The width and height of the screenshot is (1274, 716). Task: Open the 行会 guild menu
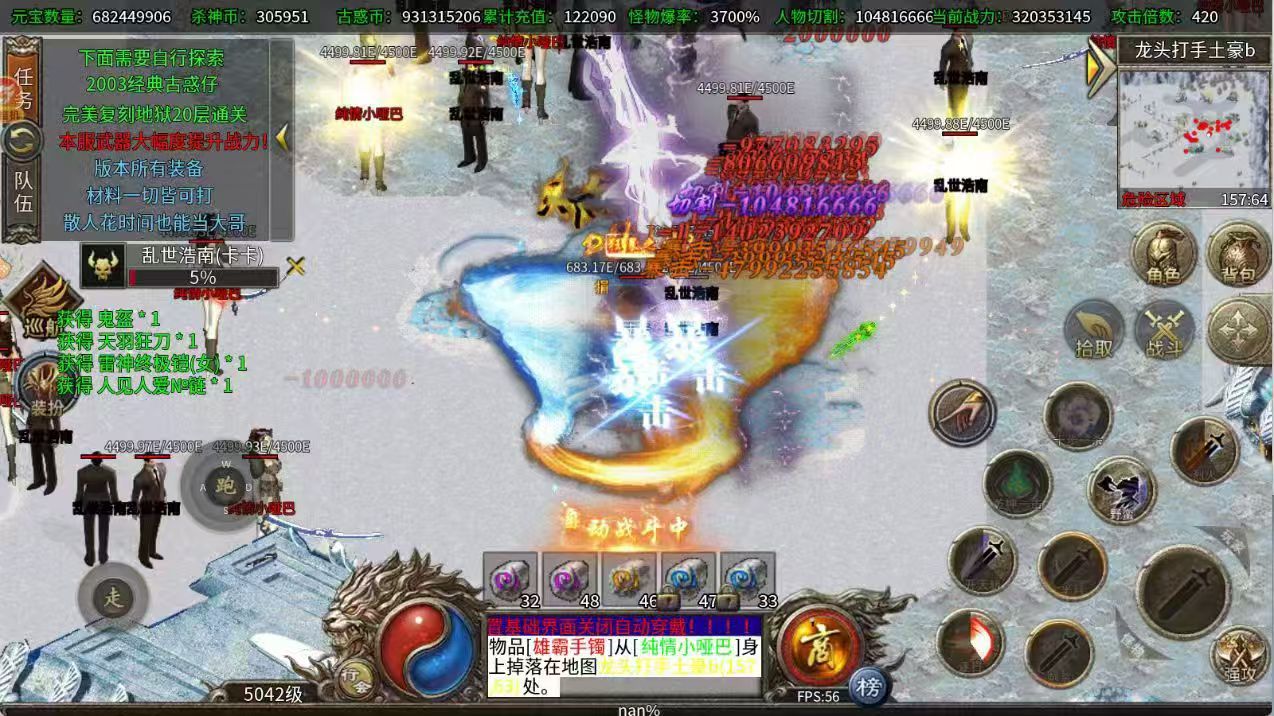(x=357, y=680)
